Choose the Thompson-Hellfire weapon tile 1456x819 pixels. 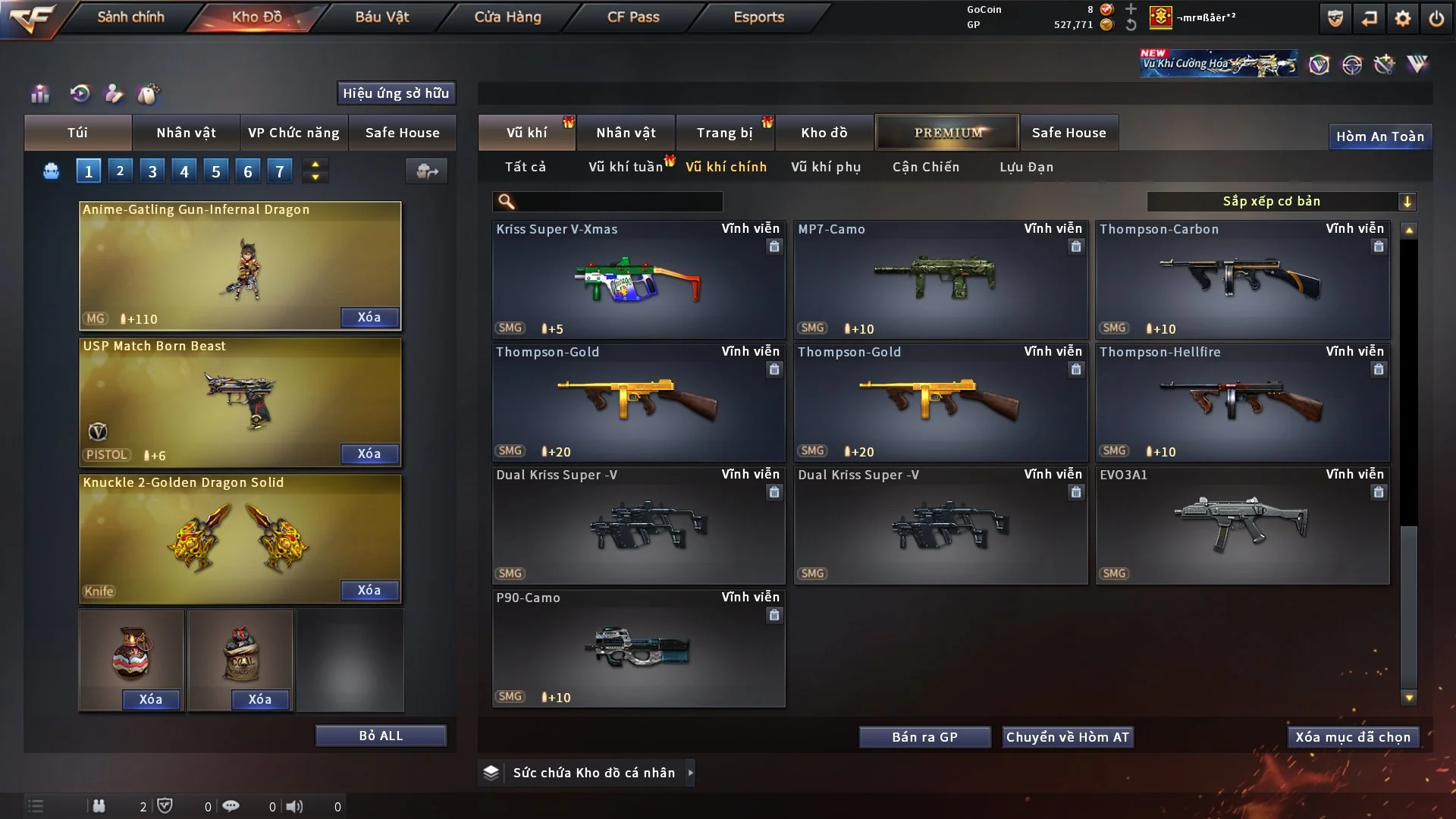point(1241,403)
